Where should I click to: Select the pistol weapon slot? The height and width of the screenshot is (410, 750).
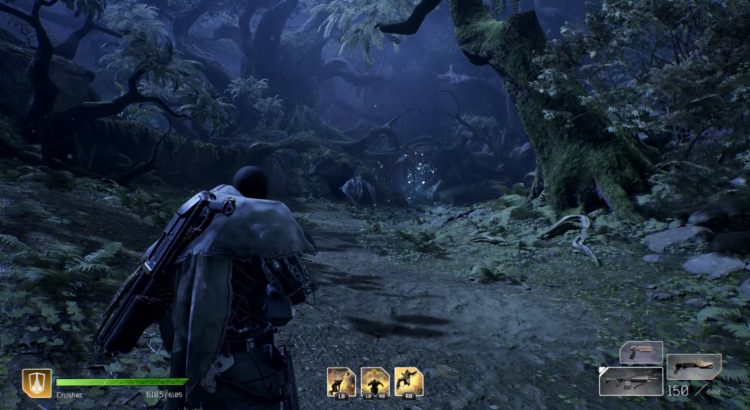(640, 352)
